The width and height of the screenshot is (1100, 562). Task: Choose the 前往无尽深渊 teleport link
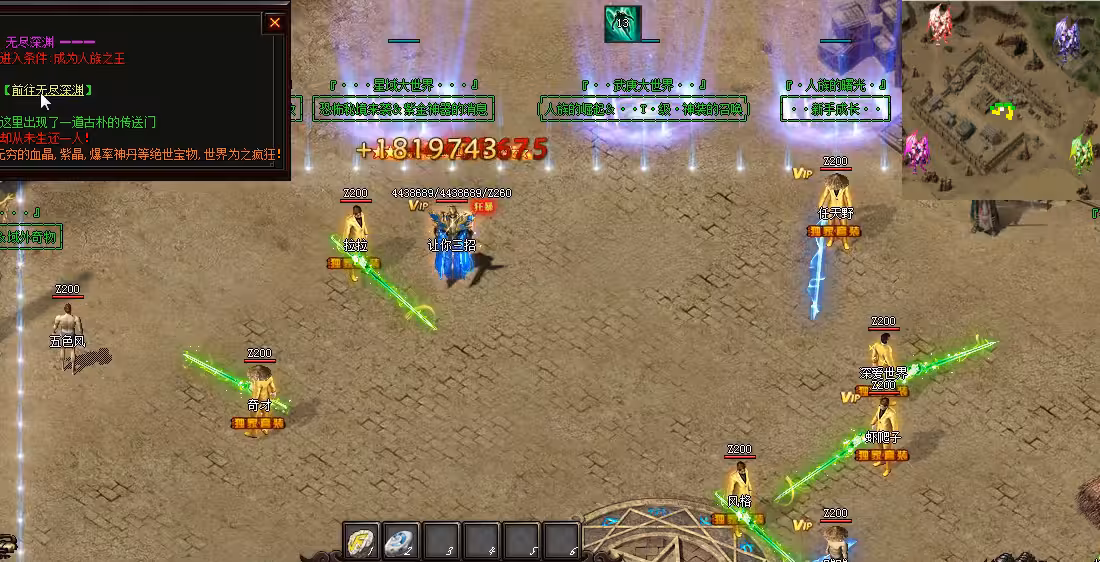pyautogui.click(x=48, y=91)
